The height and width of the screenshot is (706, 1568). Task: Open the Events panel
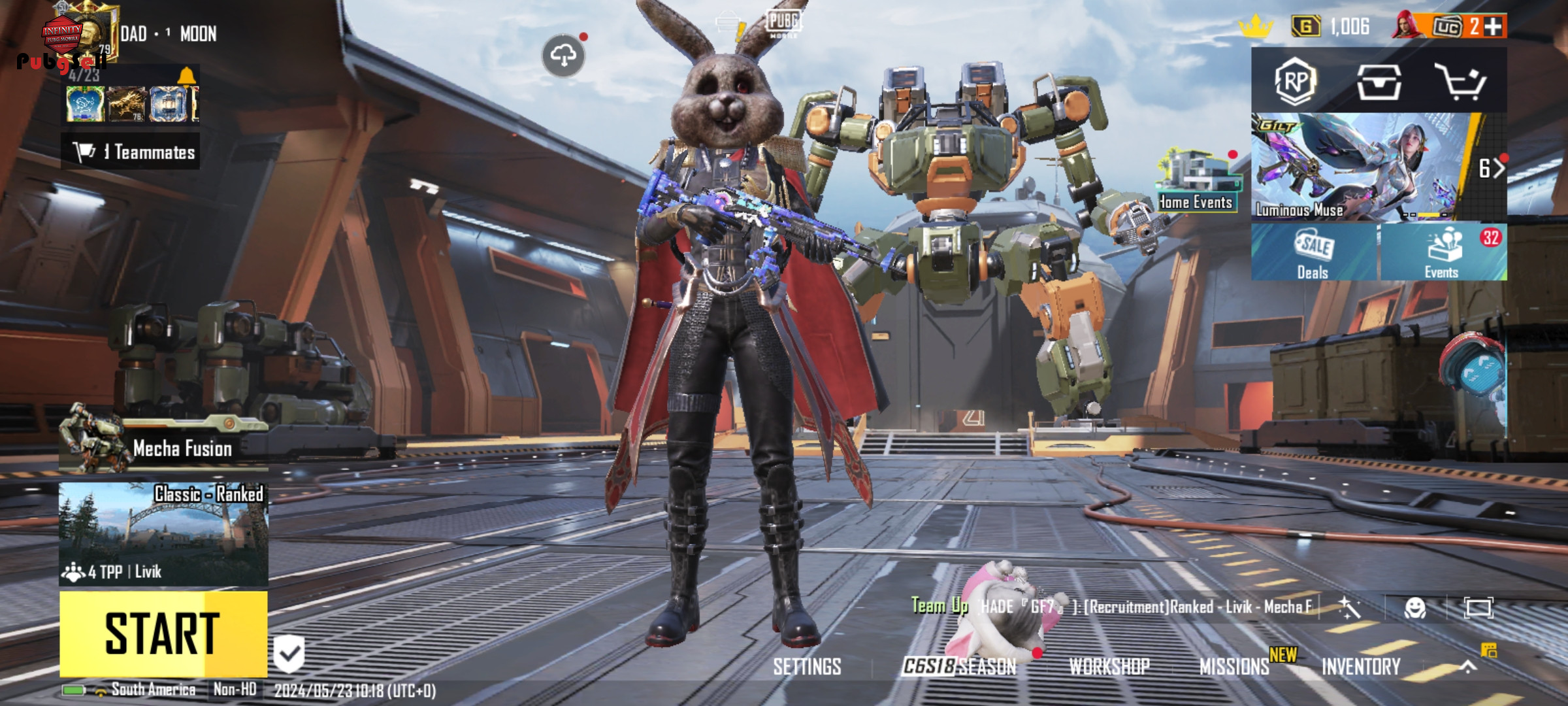pyautogui.click(x=1443, y=252)
